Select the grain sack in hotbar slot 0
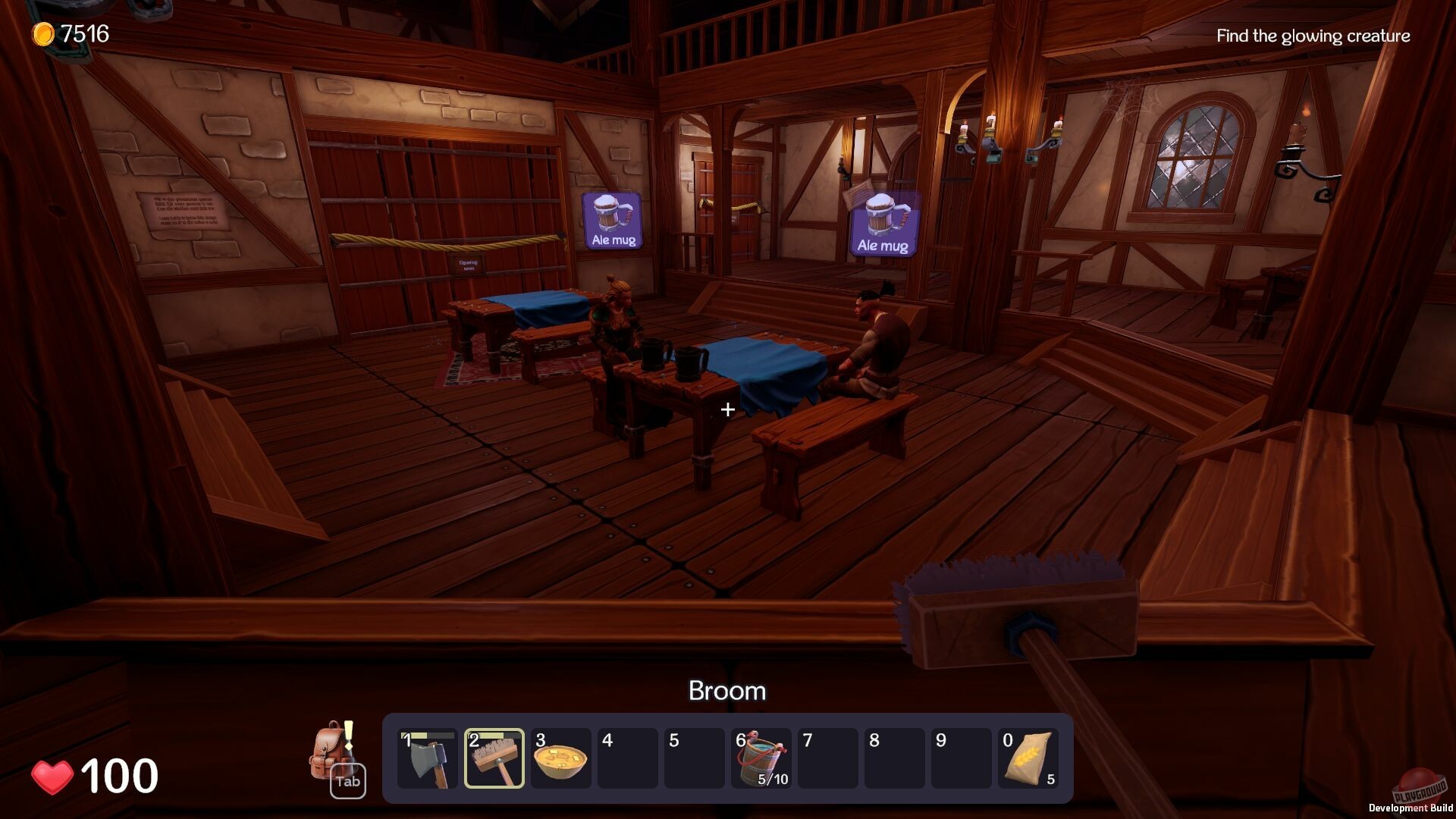Screen dimensions: 1456x819 pyautogui.click(x=1028, y=758)
